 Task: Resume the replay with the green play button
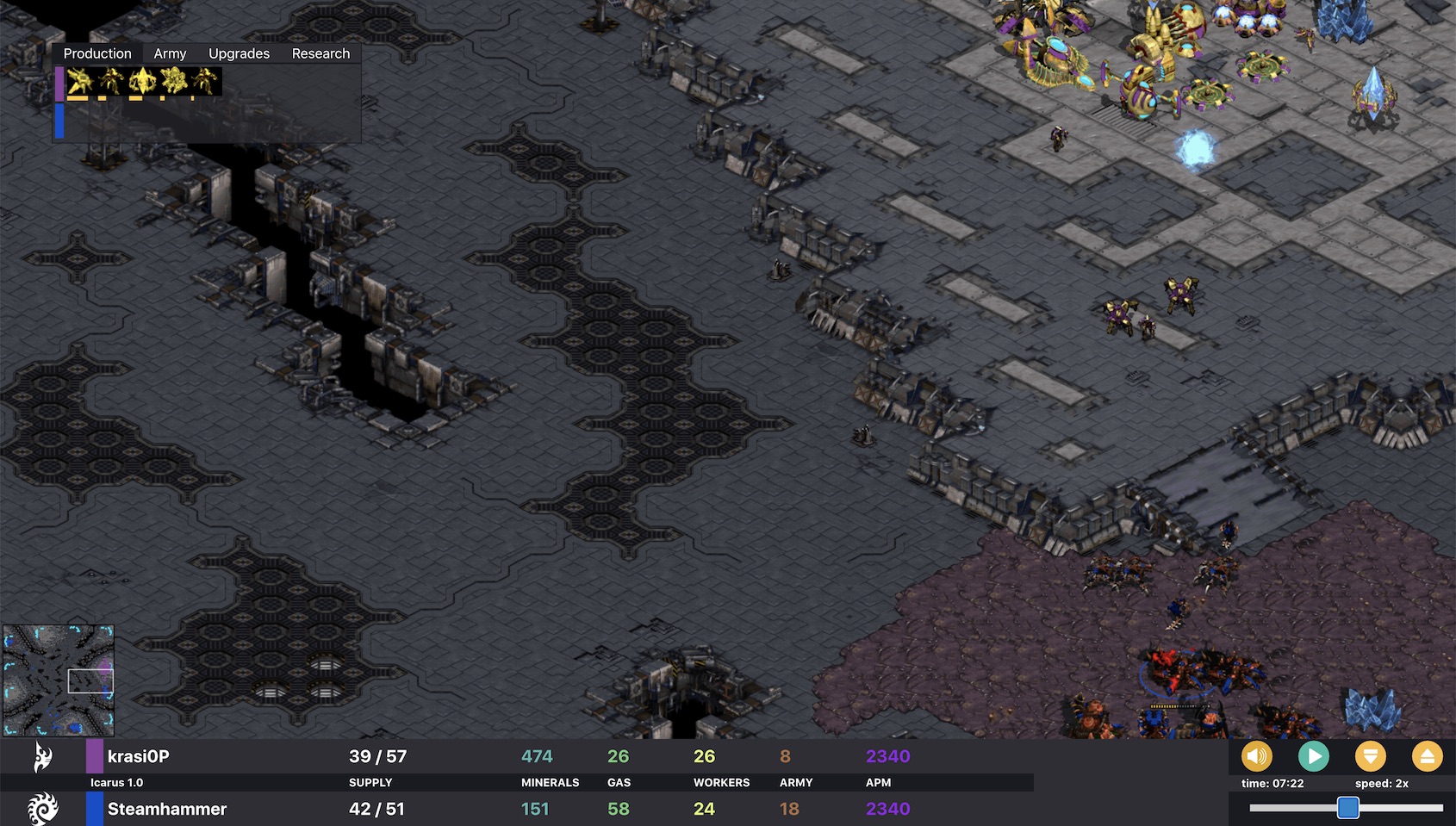[1313, 756]
